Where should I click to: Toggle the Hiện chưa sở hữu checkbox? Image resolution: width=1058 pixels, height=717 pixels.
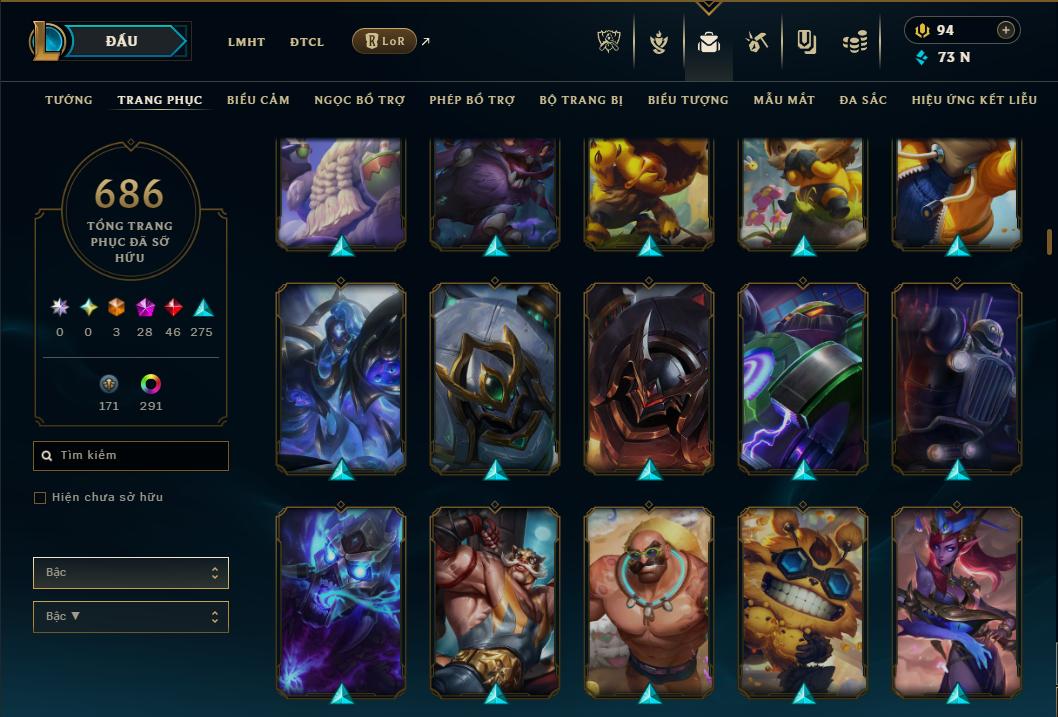click(40, 498)
